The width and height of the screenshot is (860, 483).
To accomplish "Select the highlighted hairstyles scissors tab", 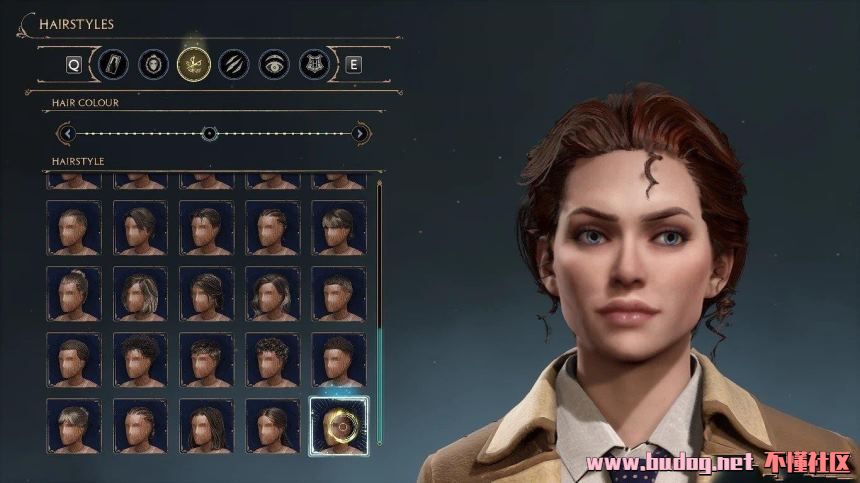I will [x=192, y=65].
